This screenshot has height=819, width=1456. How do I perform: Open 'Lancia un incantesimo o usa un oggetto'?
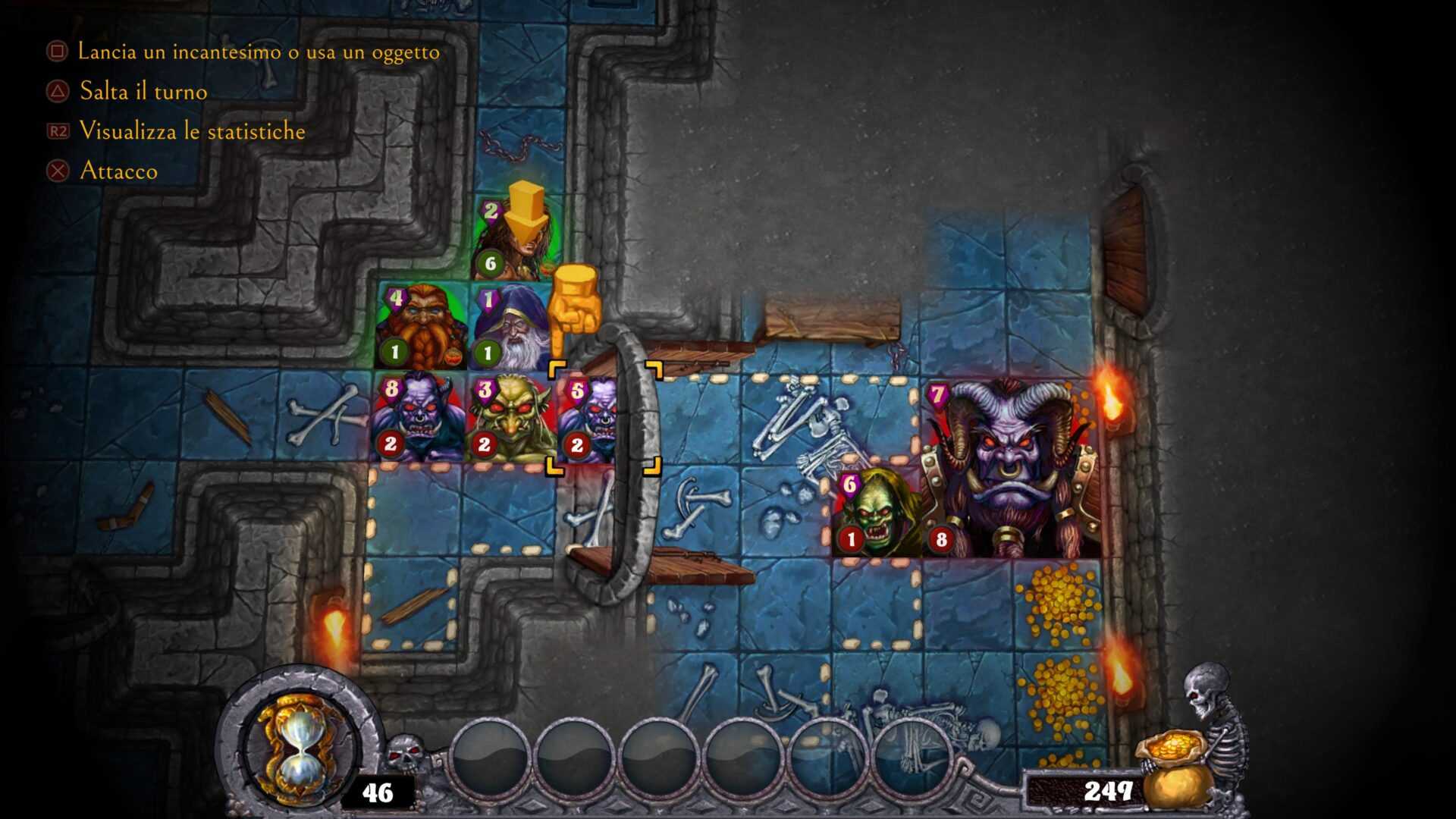click(258, 52)
